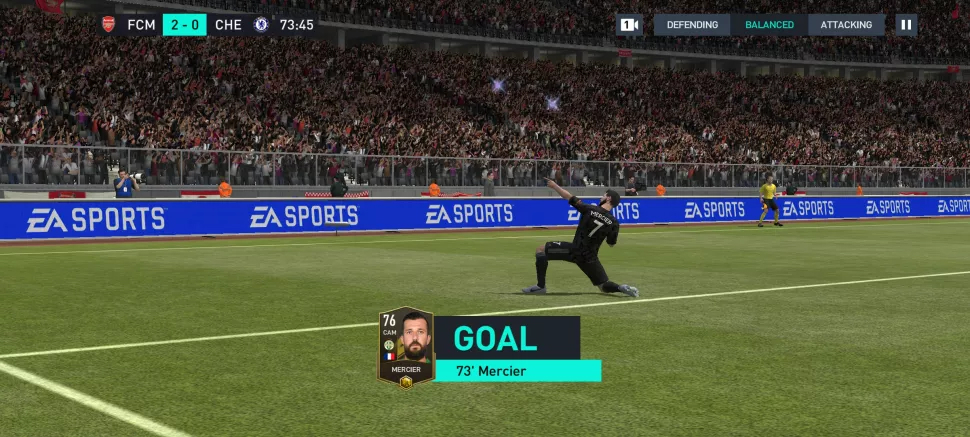Tap the Mercier player card
The width and height of the screenshot is (970, 437).
click(405, 346)
